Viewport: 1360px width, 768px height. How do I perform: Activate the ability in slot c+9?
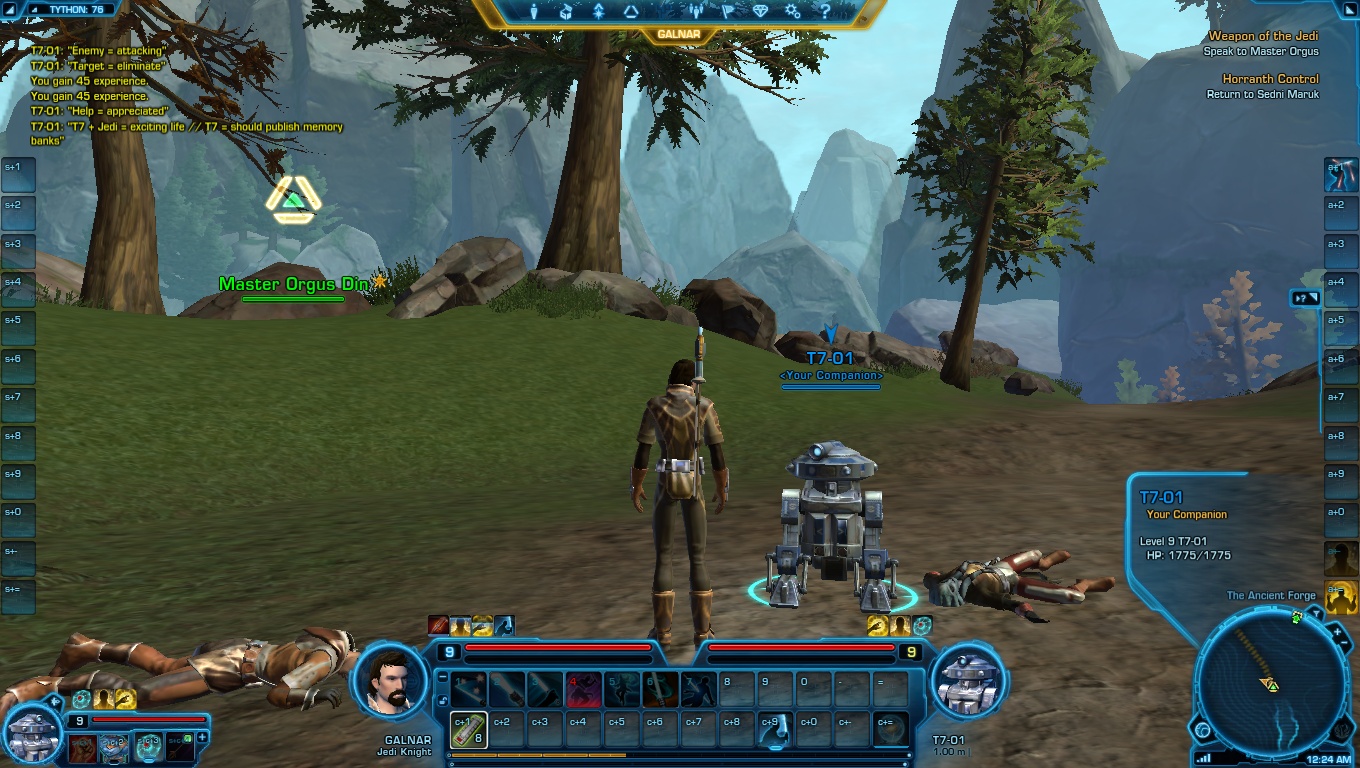[x=773, y=729]
